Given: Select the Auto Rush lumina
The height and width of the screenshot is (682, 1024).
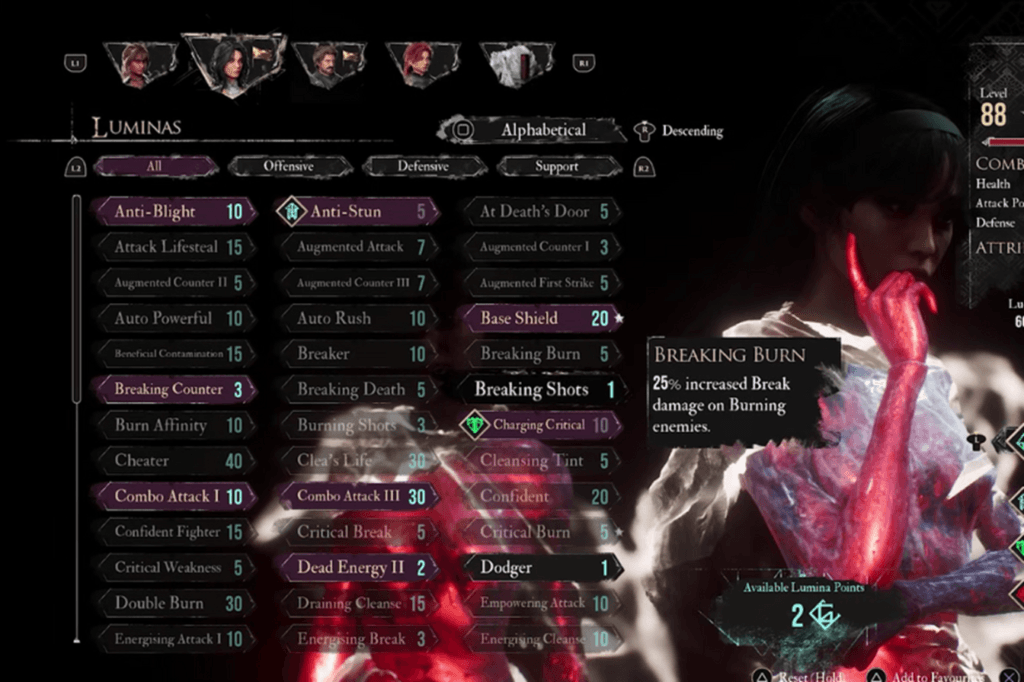Looking at the screenshot, I should click(357, 318).
